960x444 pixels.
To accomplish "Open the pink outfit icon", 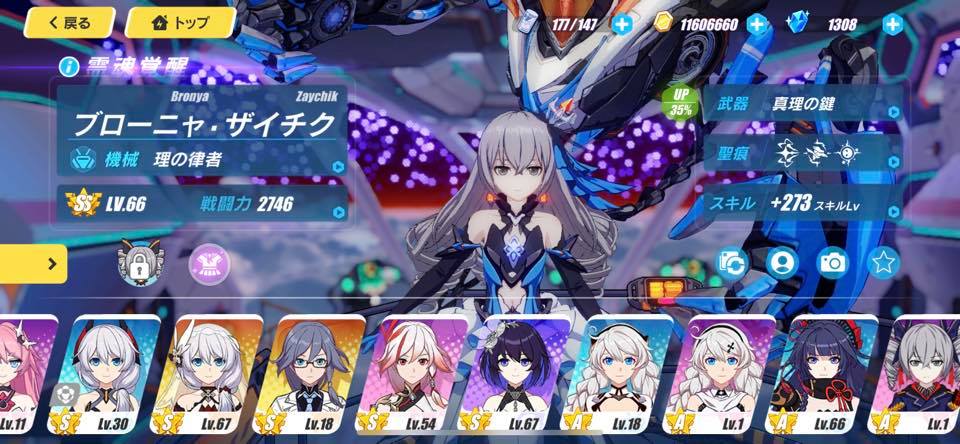I will [x=207, y=261].
